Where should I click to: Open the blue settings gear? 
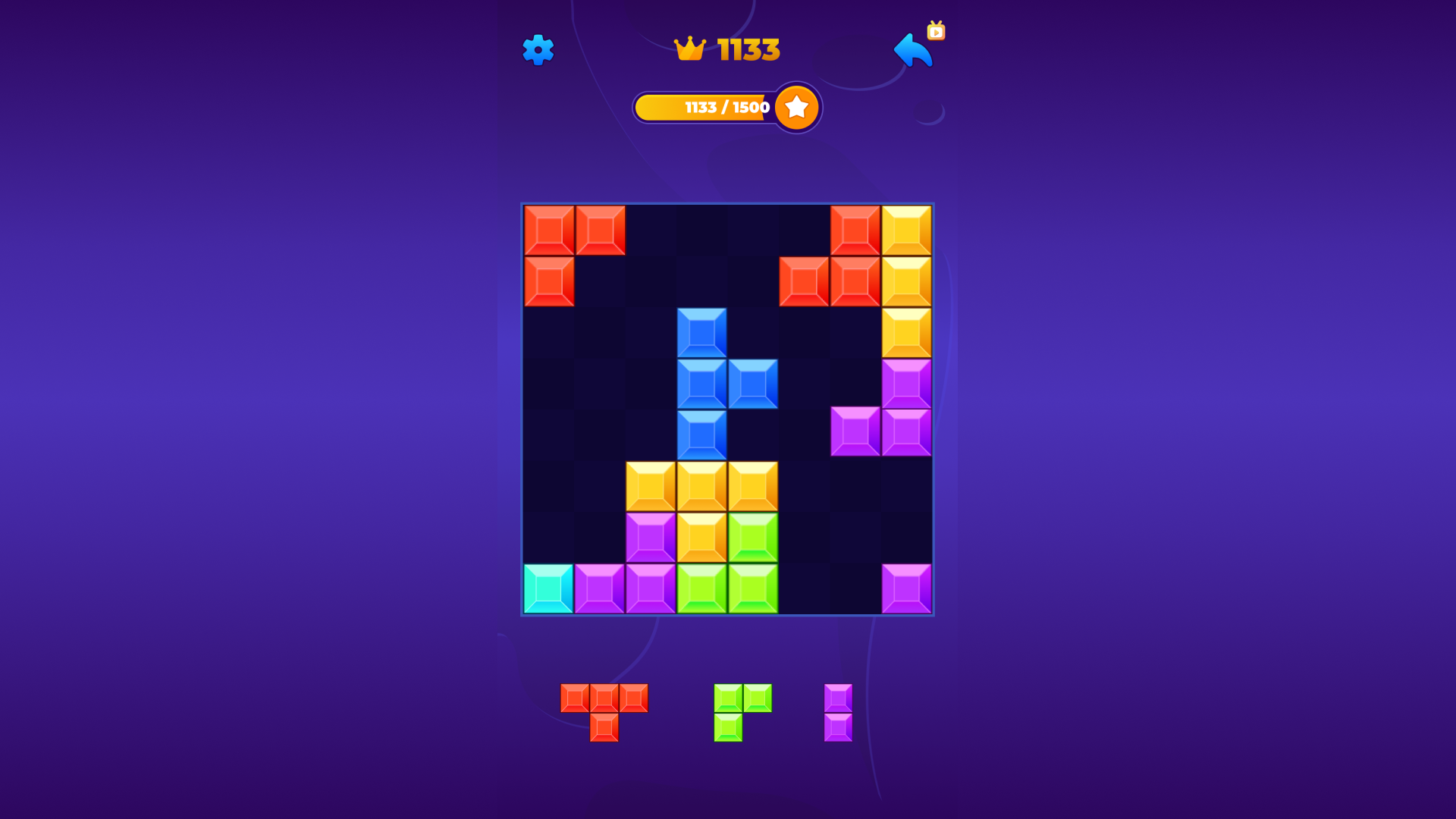pyautogui.click(x=538, y=50)
